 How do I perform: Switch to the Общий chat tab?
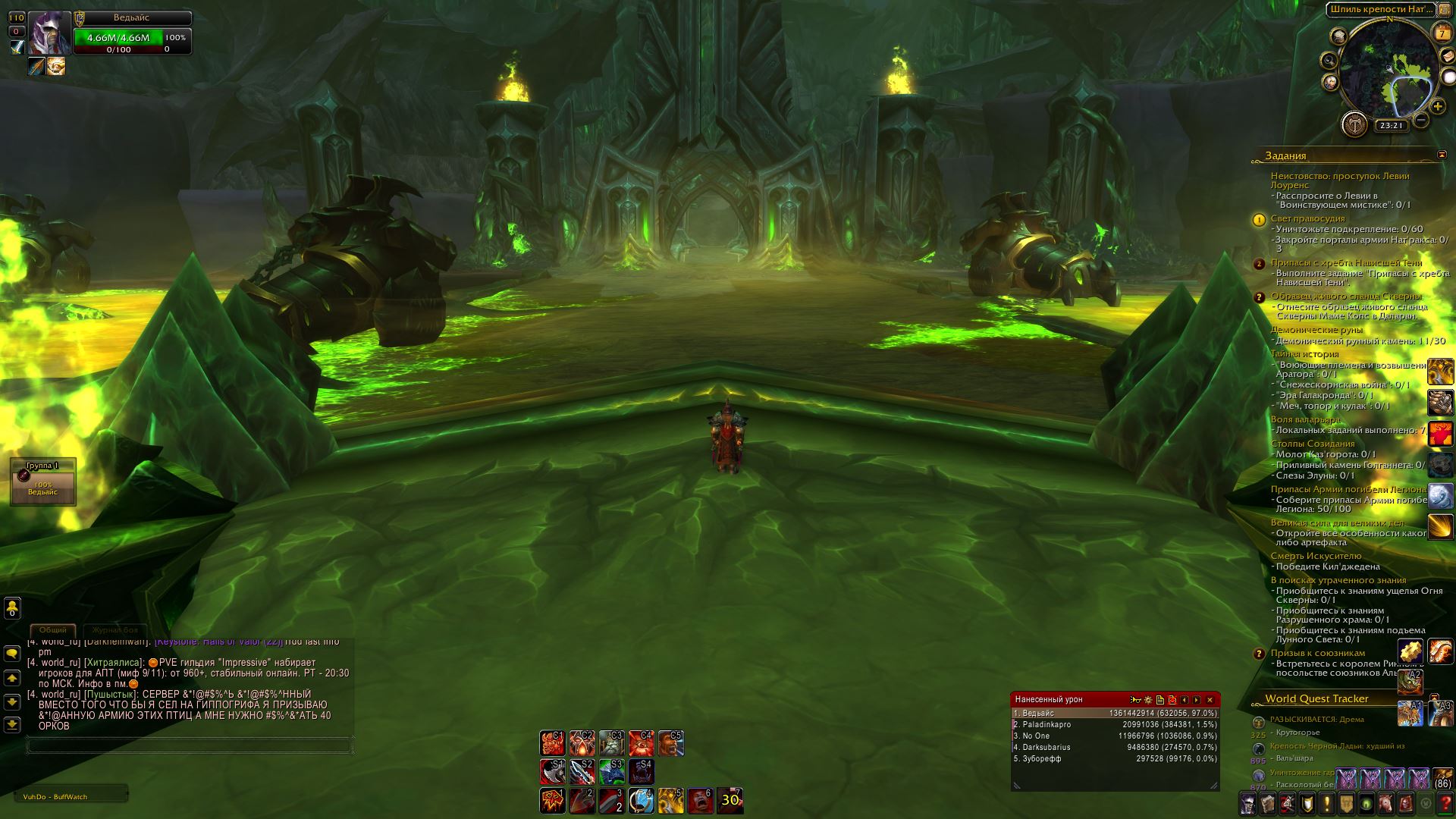[x=53, y=630]
